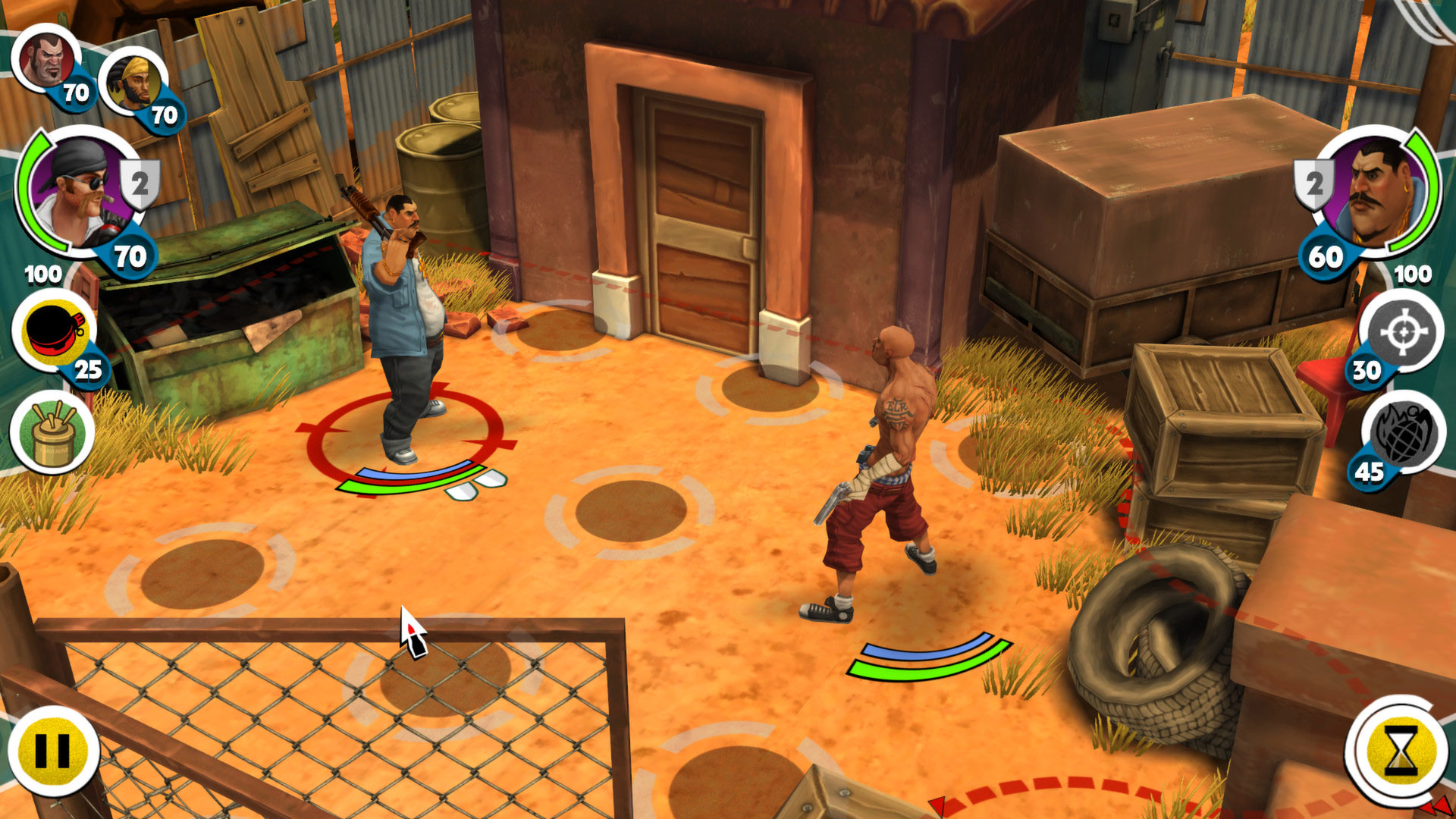Choose the grenade ability costing 45

coord(1403,434)
